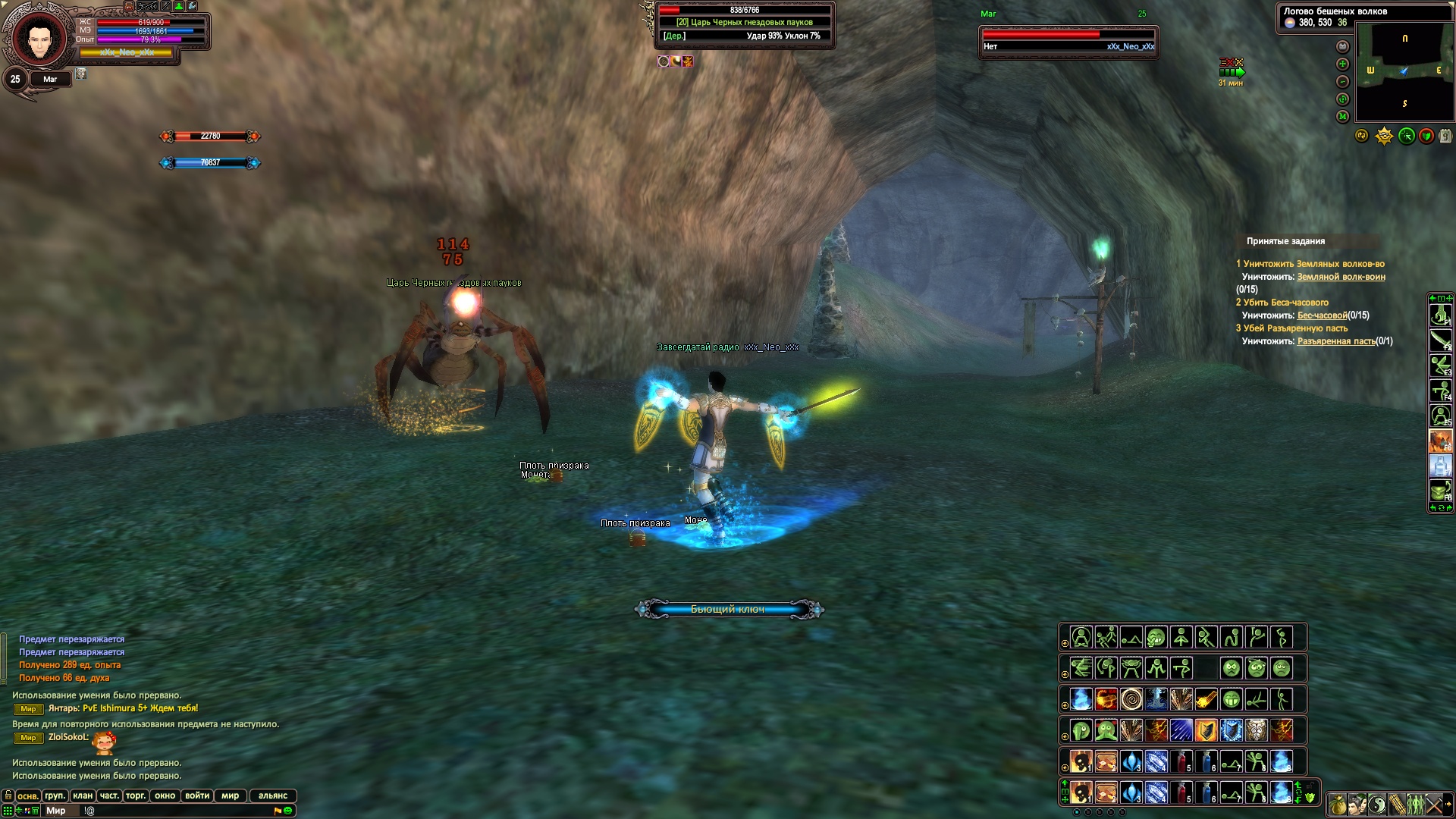1456x819 pixels.
Task: Open the yin-yang skills menu icon
Action: (1377, 805)
